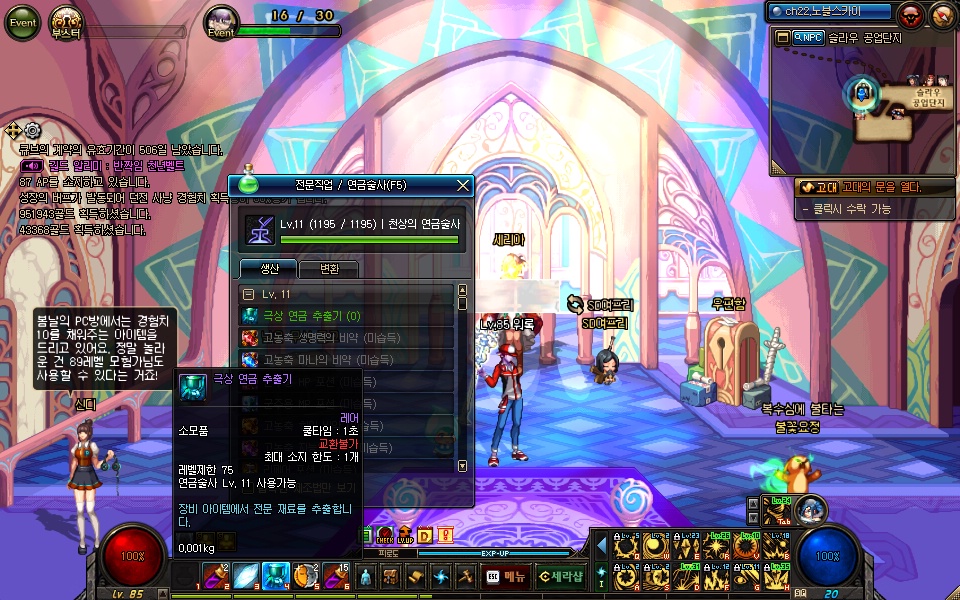Switch to the 변환 (Conversion) tab
The width and height of the screenshot is (960, 600).
[x=328, y=269]
